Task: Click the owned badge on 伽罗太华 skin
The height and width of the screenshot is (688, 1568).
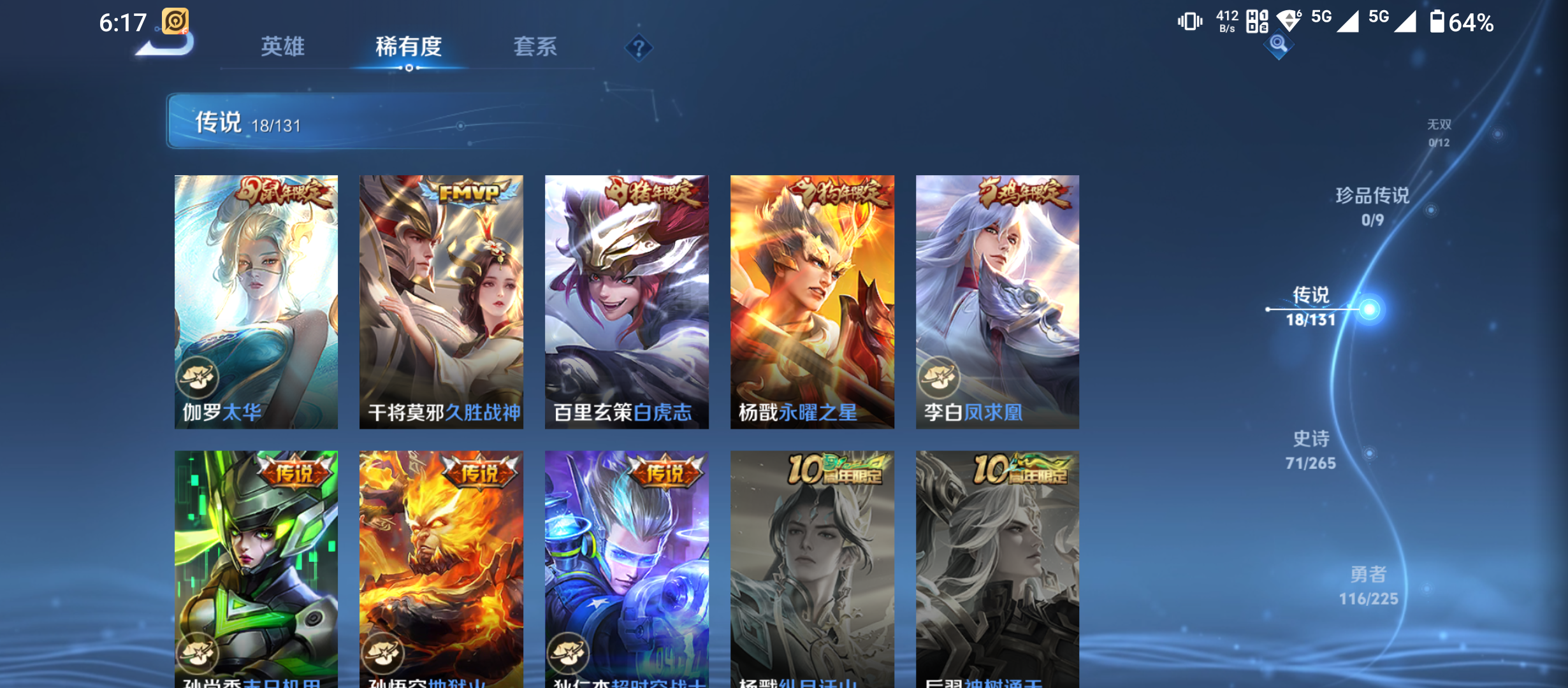Action: (198, 378)
